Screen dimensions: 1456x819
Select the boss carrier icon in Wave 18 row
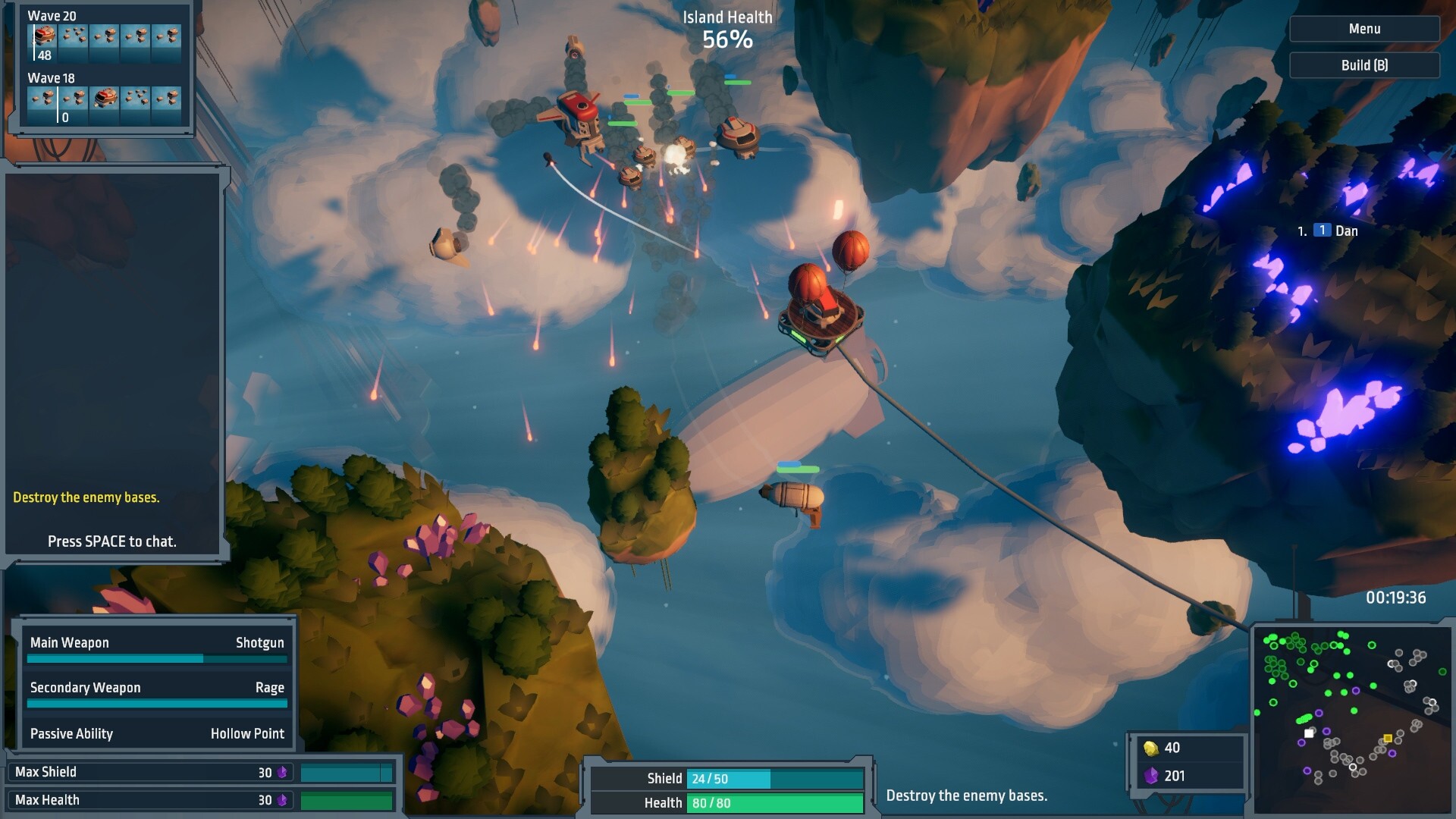pyautogui.click(x=106, y=98)
